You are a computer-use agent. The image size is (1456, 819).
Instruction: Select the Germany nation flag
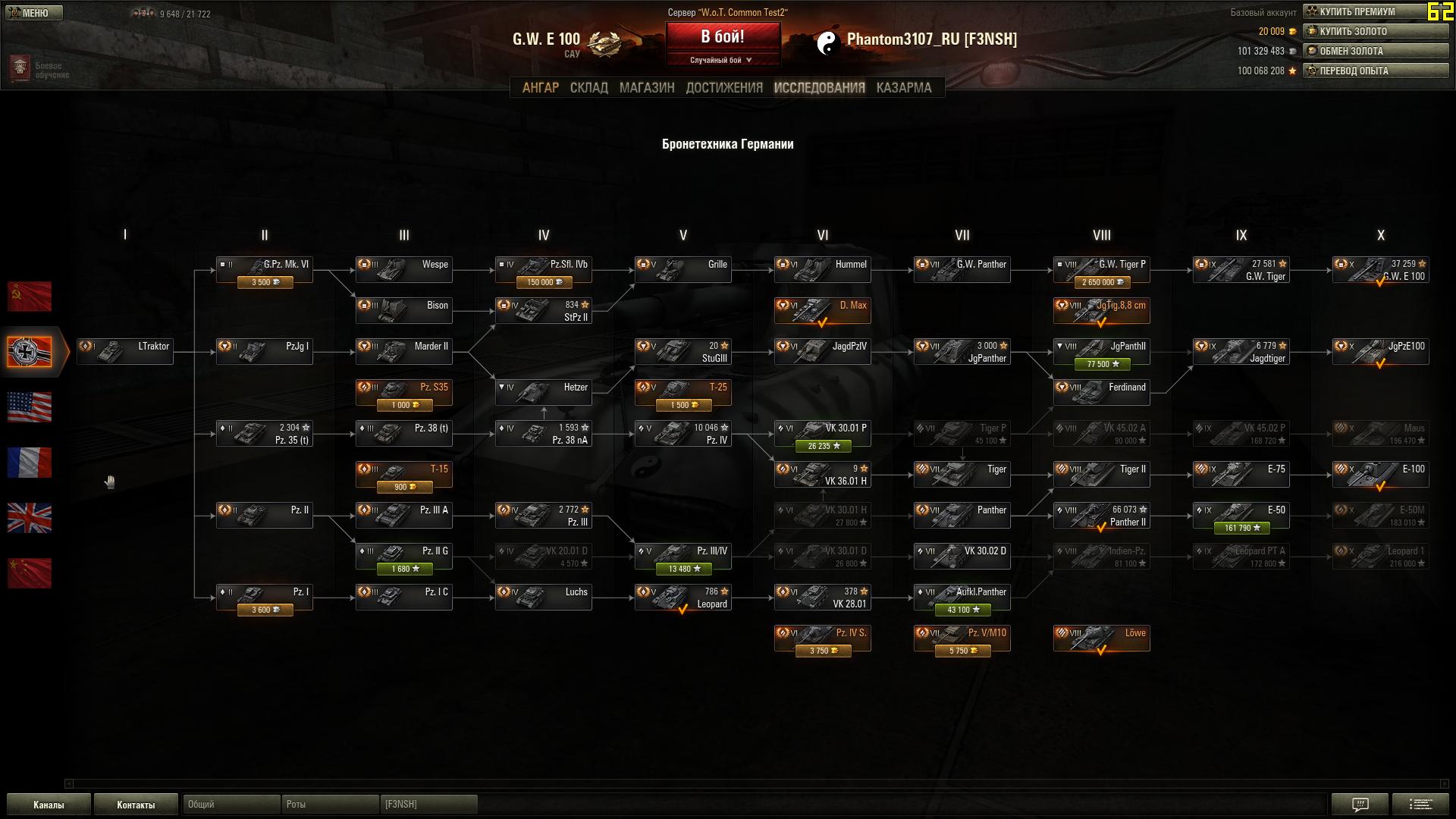point(30,353)
